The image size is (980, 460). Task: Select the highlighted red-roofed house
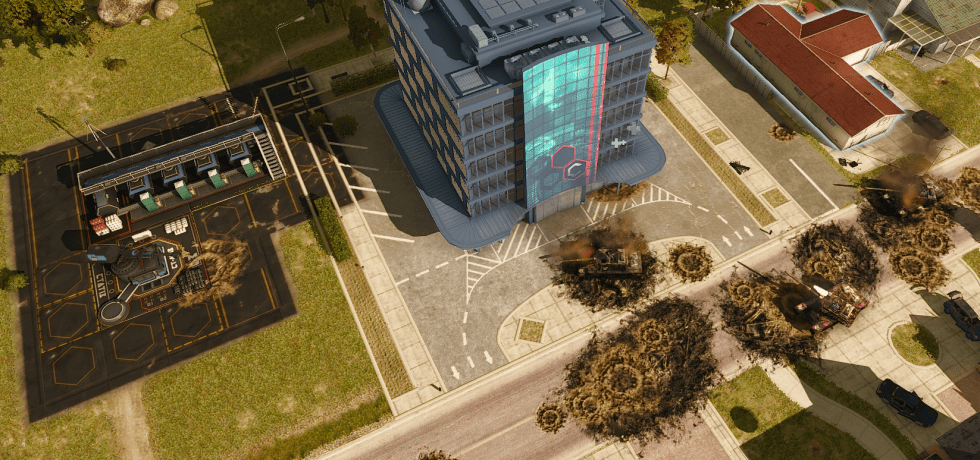[x=815, y=68]
